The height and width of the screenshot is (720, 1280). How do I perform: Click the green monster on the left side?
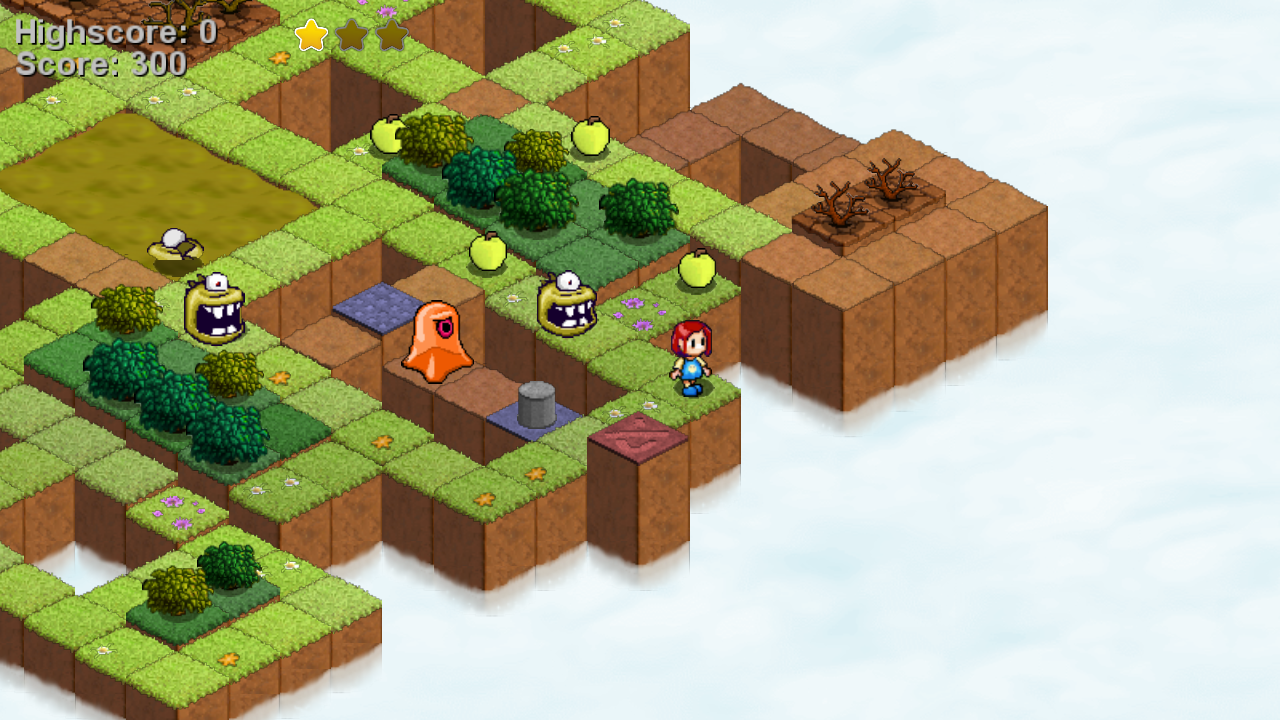[213, 312]
